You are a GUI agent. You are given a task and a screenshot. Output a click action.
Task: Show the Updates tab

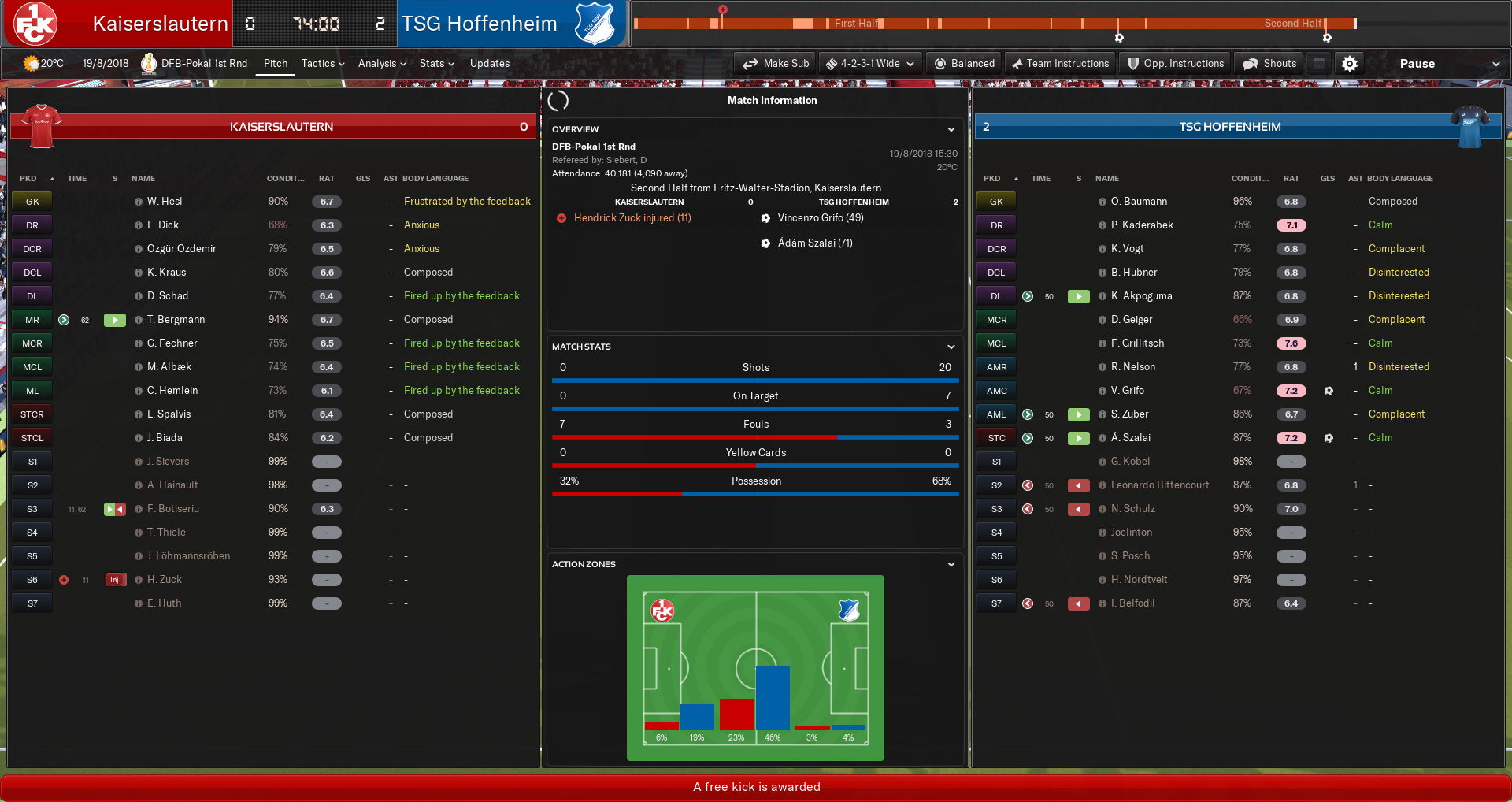click(490, 64)
